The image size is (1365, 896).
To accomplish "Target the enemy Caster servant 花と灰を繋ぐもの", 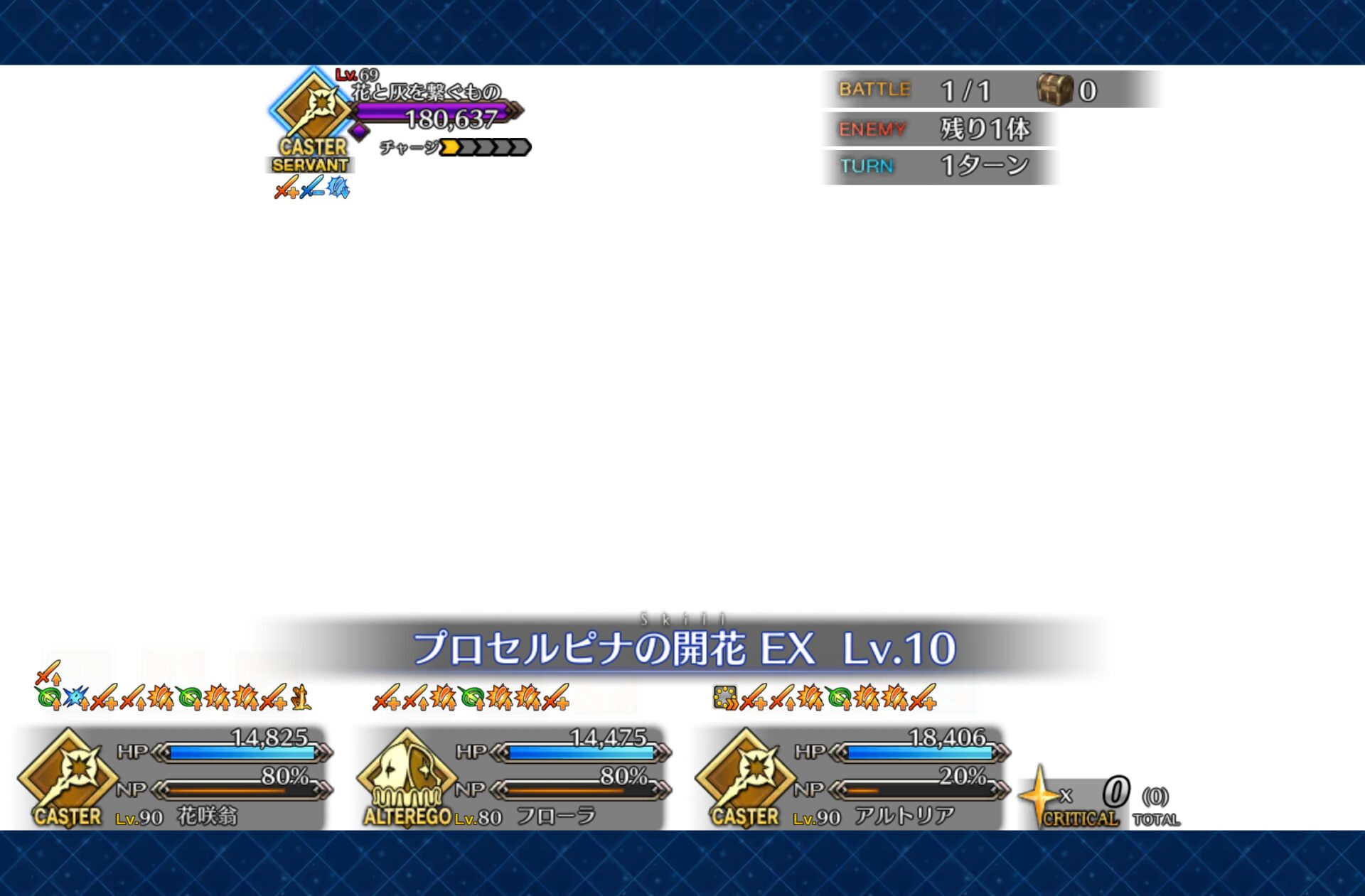I will (314, 114).
